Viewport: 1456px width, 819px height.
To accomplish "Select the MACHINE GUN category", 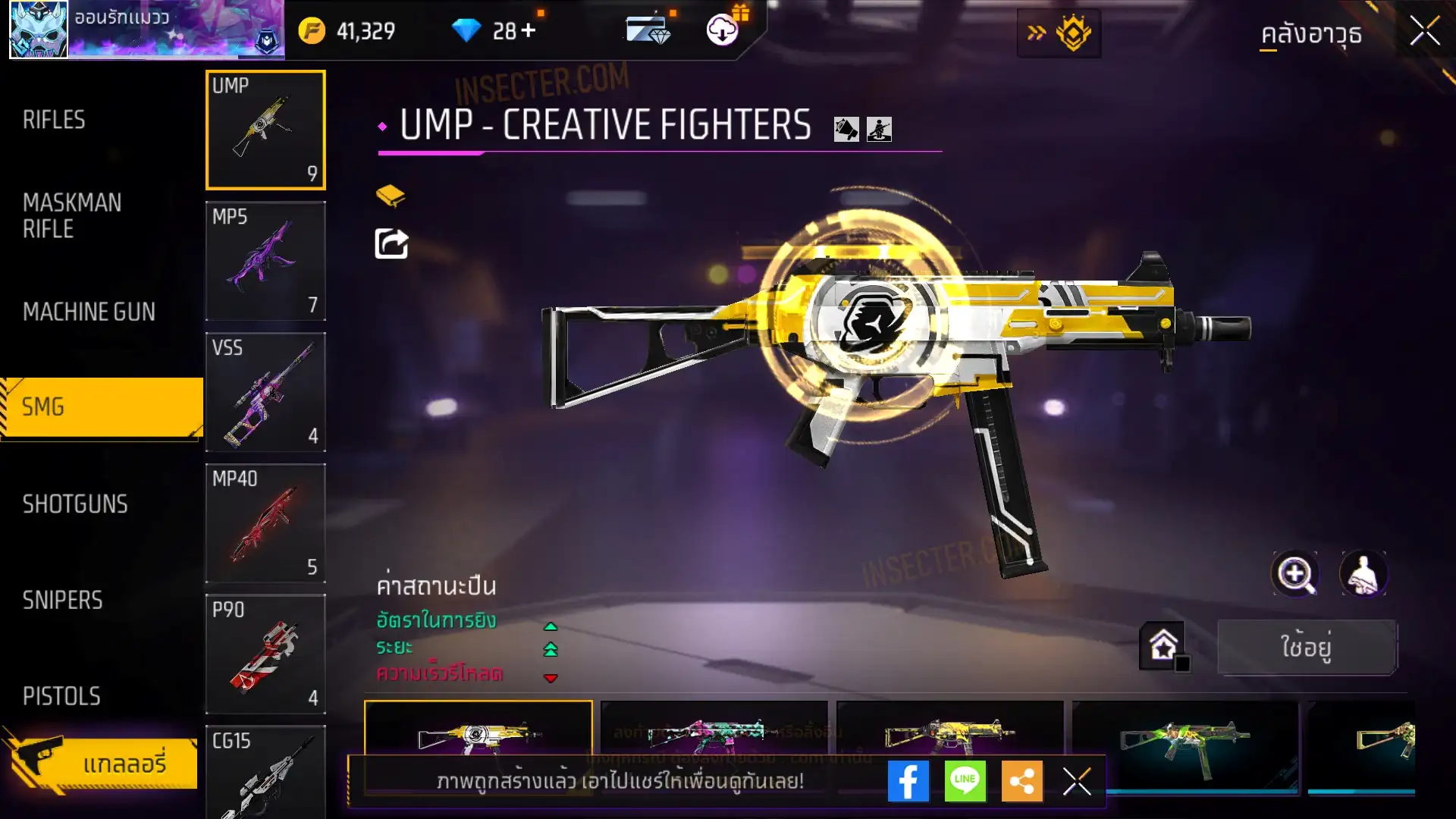I will click(x=89, y=312).
